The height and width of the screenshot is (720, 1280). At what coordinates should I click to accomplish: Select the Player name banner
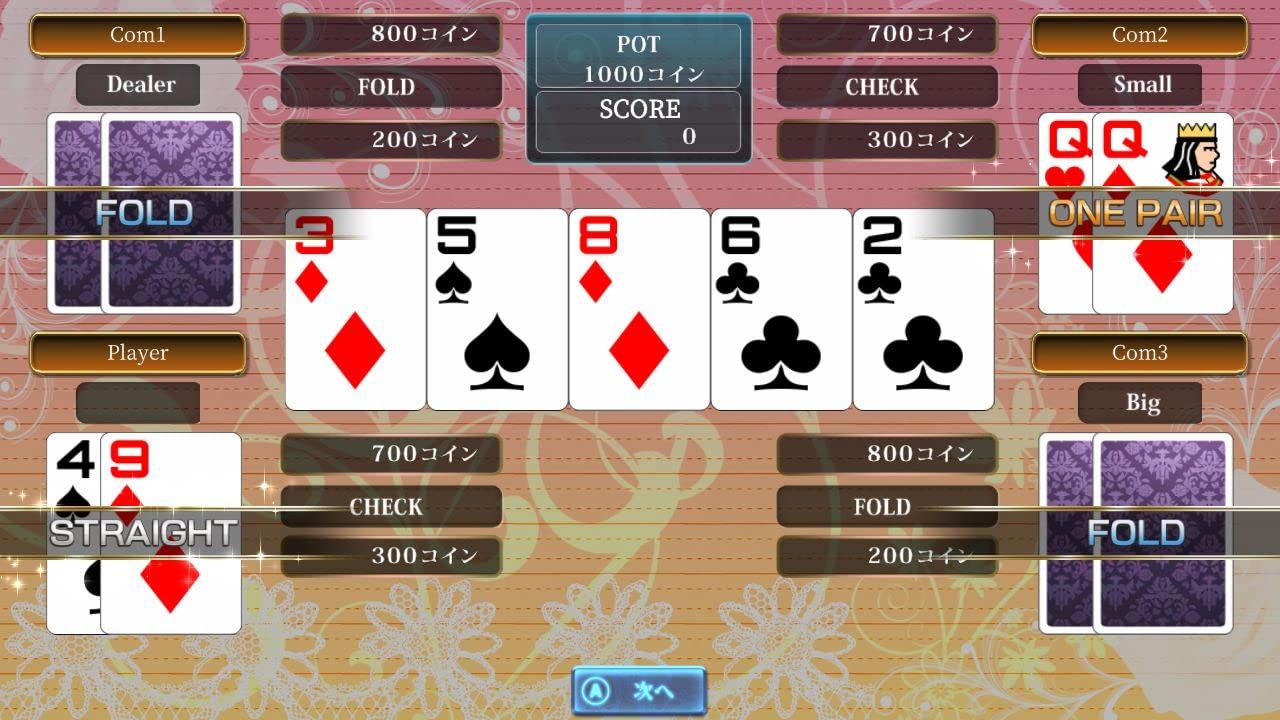click(138, 352)
